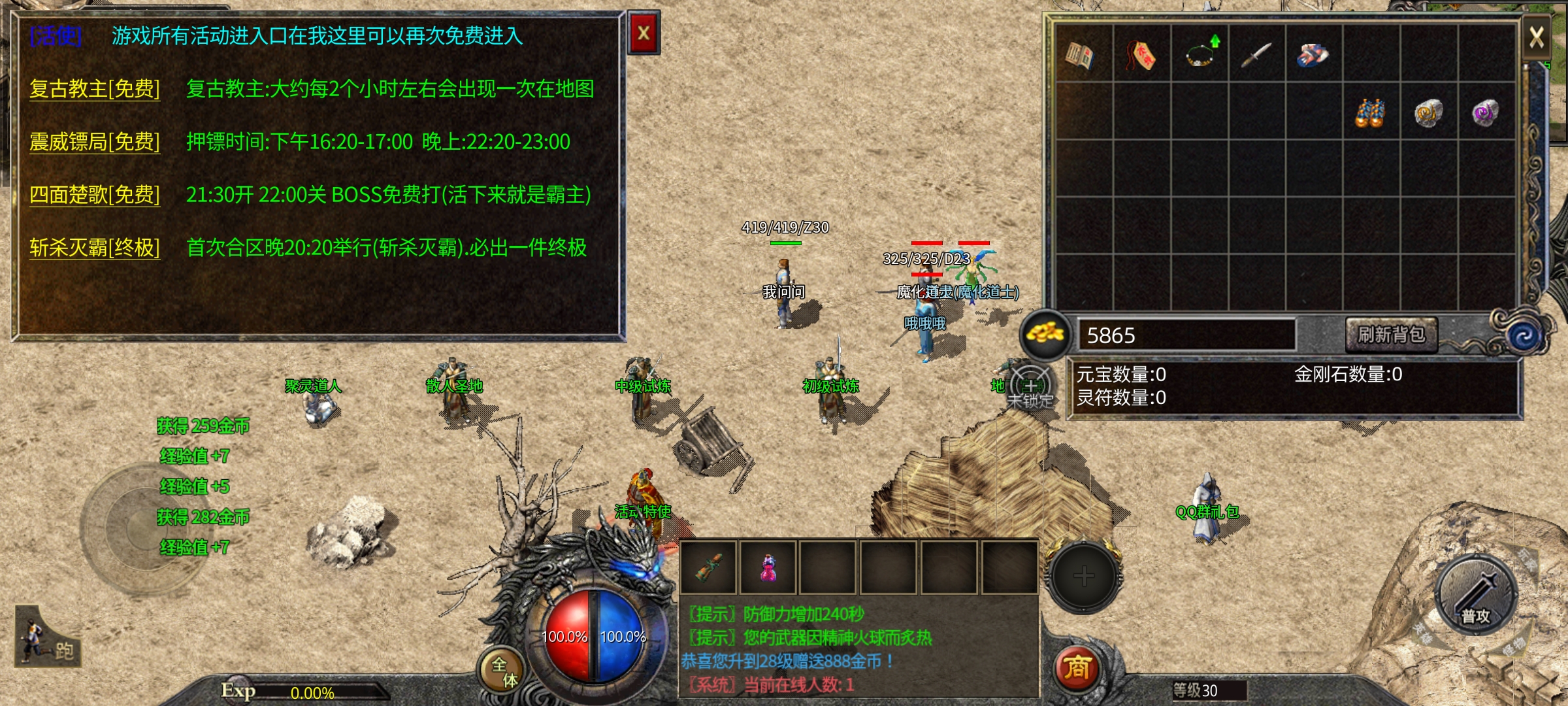The image size is (1568, 706).
Task: Select the blue shoes item in the bag
Action: [1313, 54]
